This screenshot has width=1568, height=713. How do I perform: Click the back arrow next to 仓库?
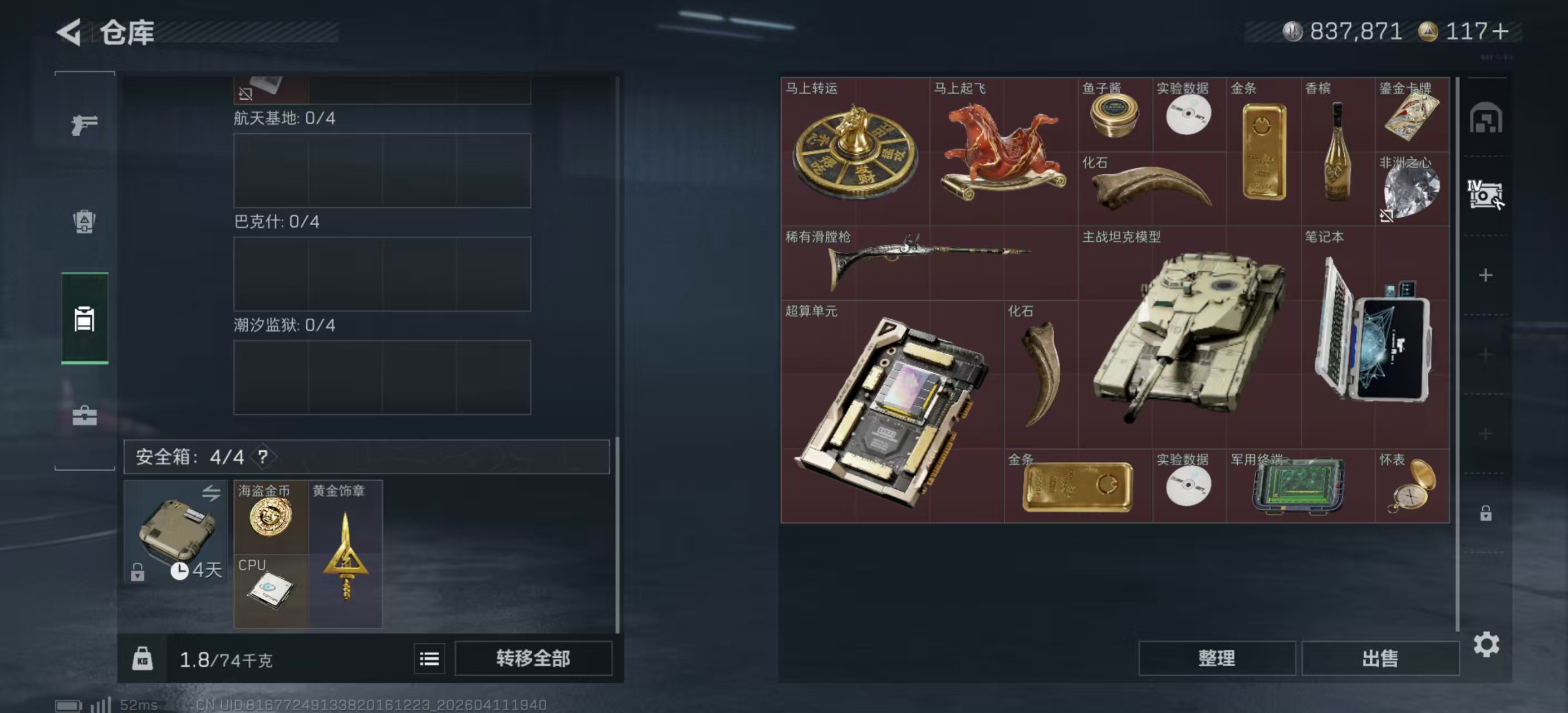69,33
